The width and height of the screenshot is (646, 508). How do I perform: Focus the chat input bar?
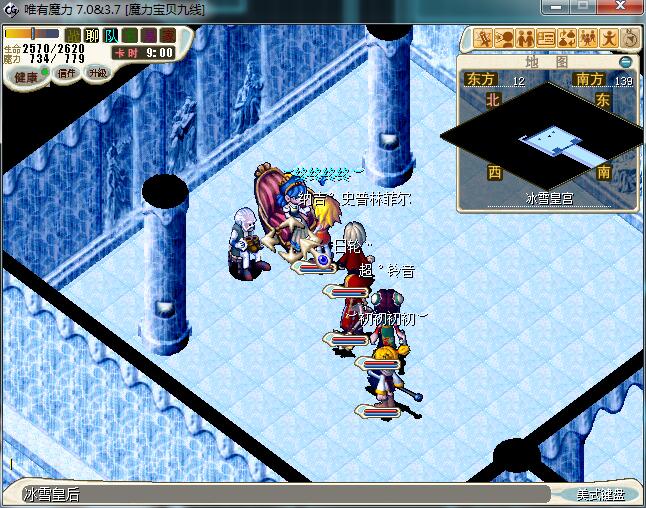click(x=280, y=494)
